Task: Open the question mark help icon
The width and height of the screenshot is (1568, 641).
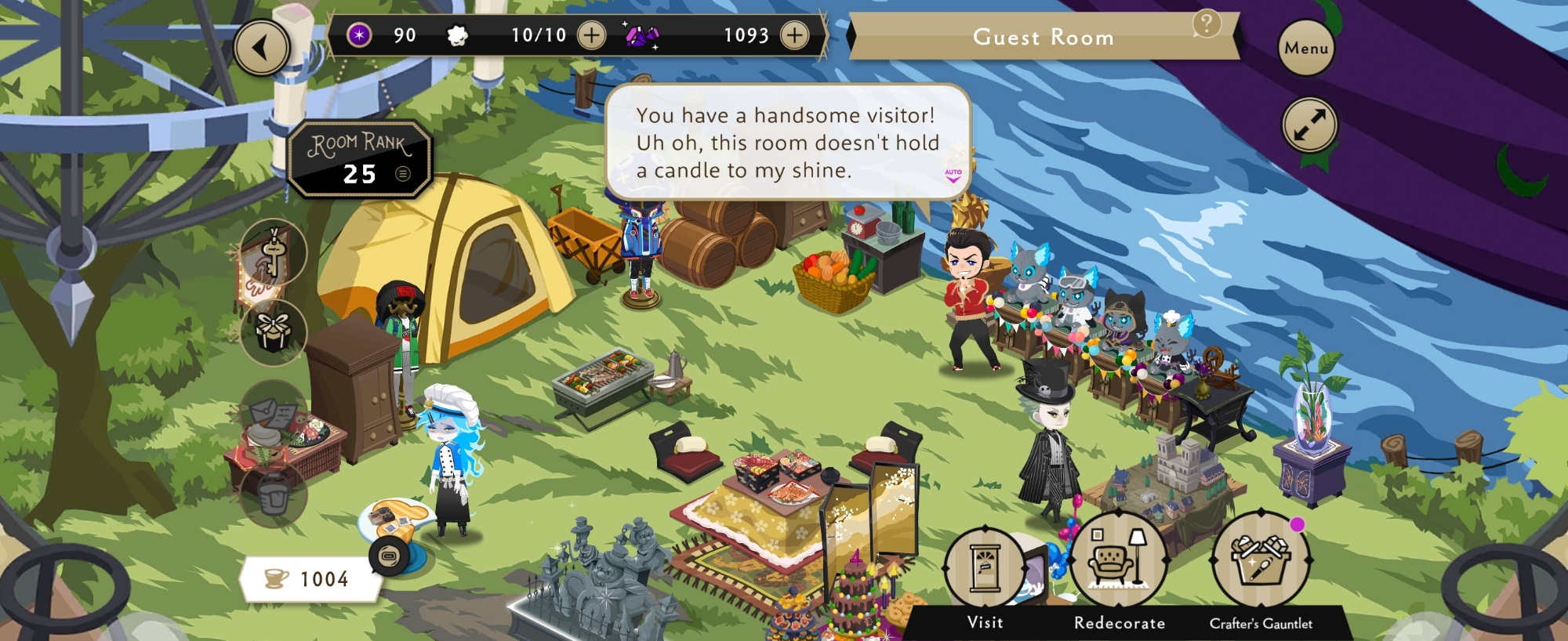Action: [1207, 24]
